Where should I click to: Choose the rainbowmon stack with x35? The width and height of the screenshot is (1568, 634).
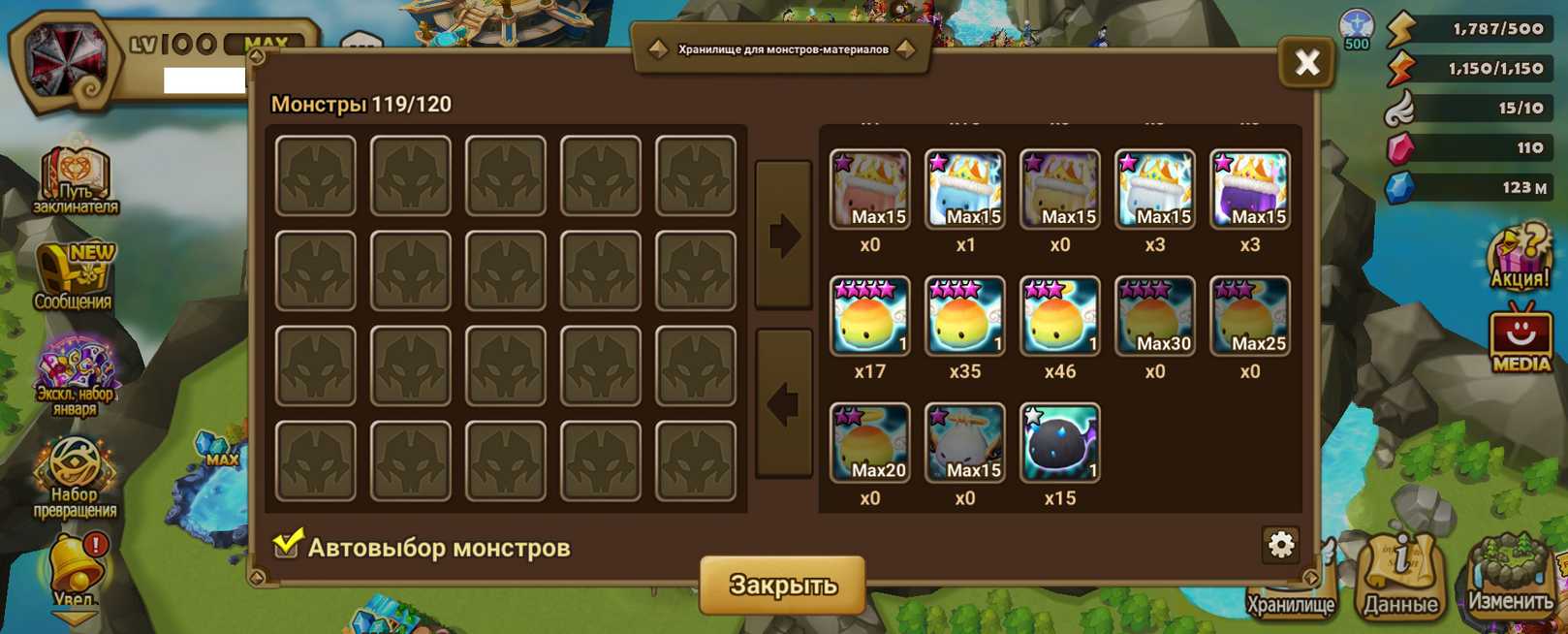point(964,316)
